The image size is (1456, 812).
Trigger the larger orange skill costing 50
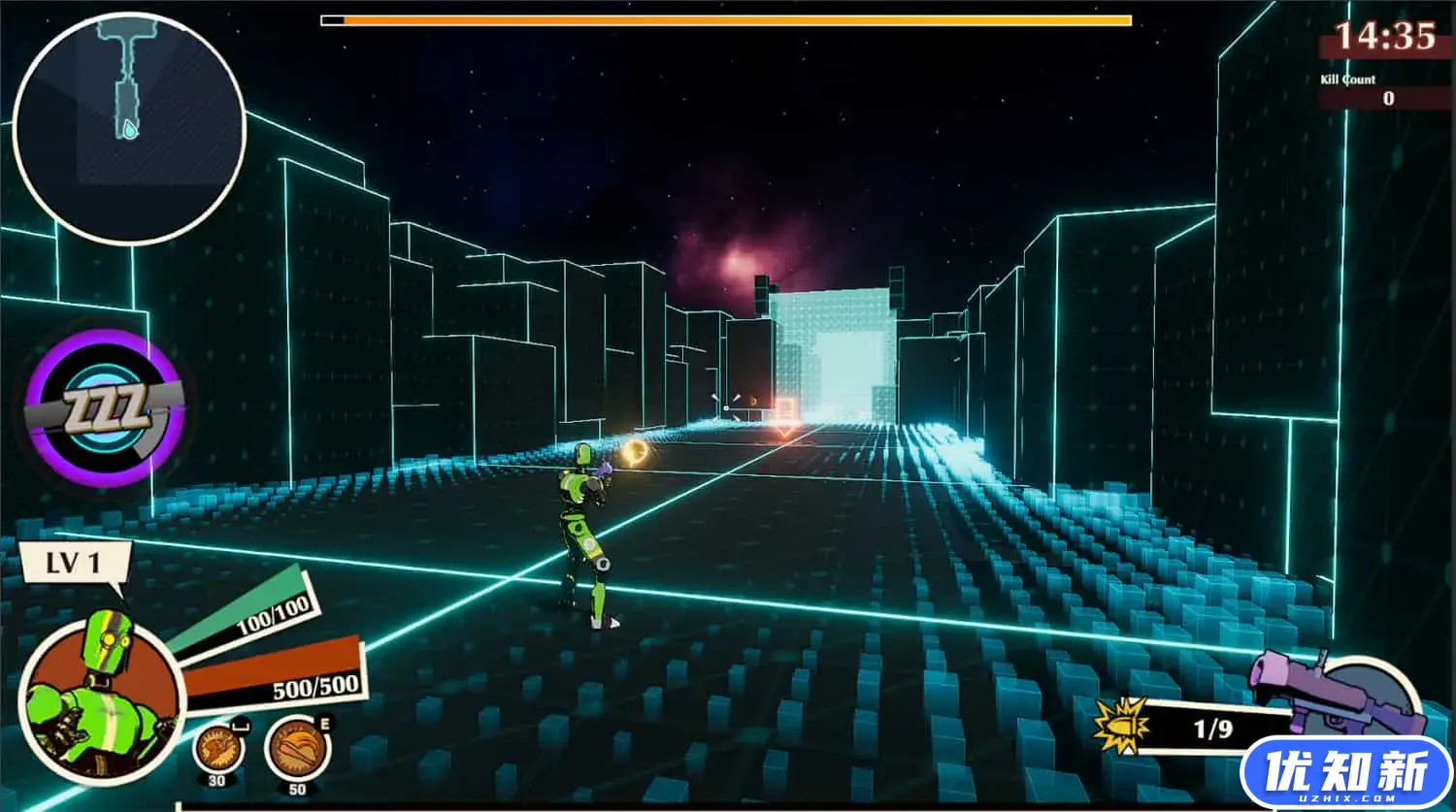click(x=297, y=751)
